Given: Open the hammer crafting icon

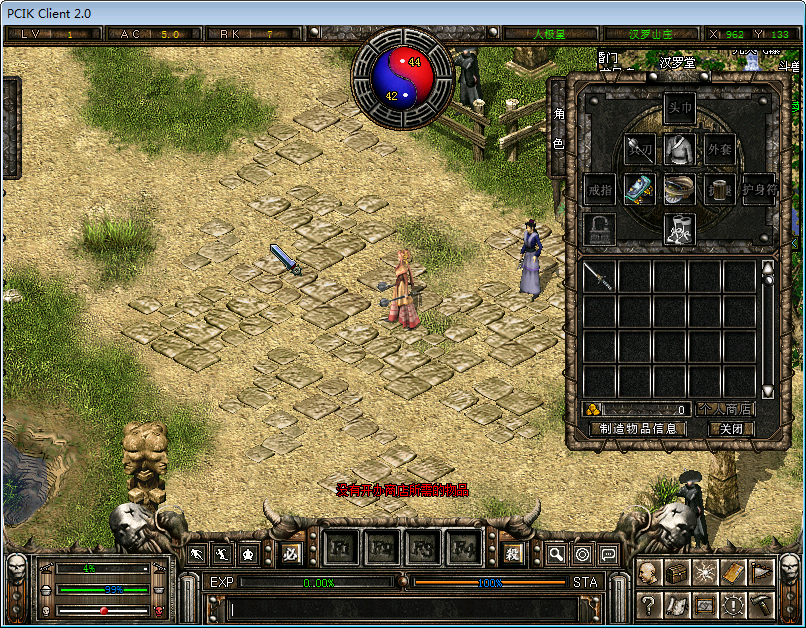Looking at the screenshot, I should pos(761,605).
